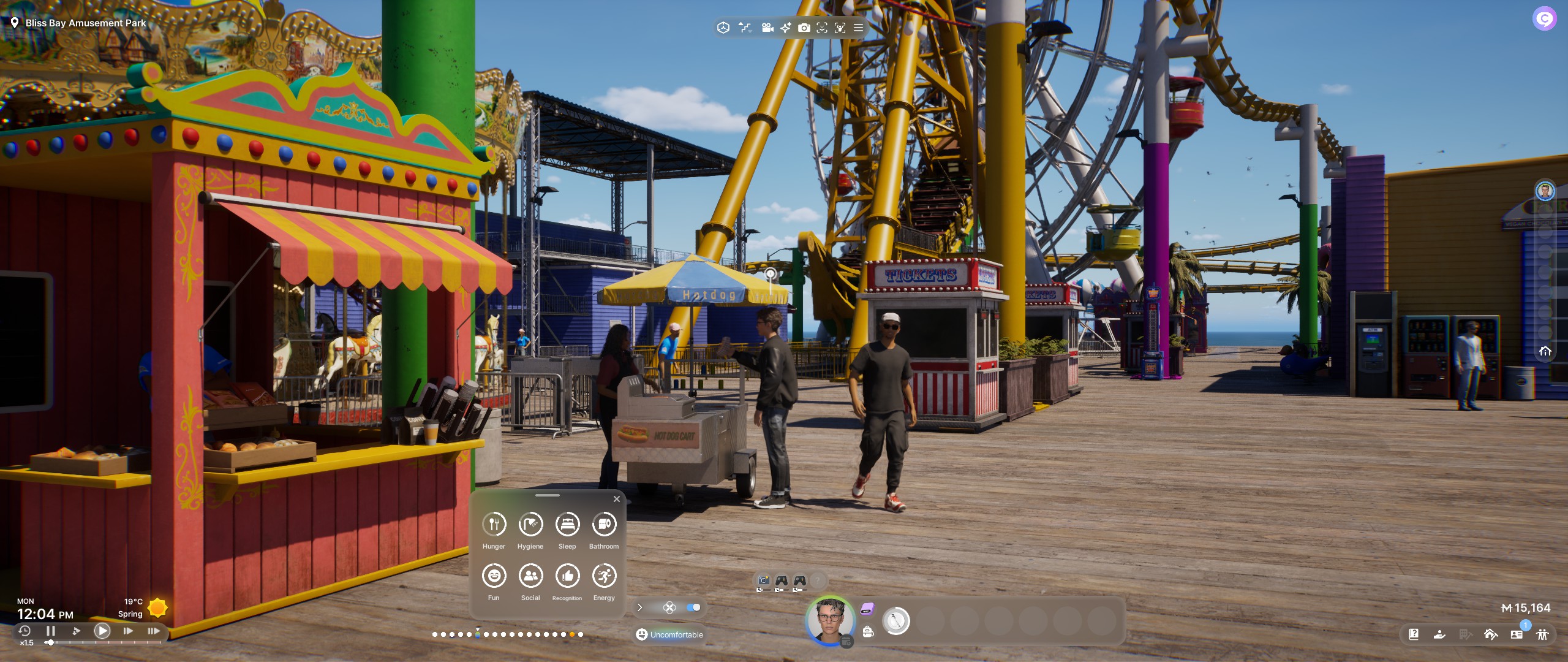Set time to fastest triple speed
This screenshot has height=662, width=1568.
pyautogui.click(x=154, y=631)
